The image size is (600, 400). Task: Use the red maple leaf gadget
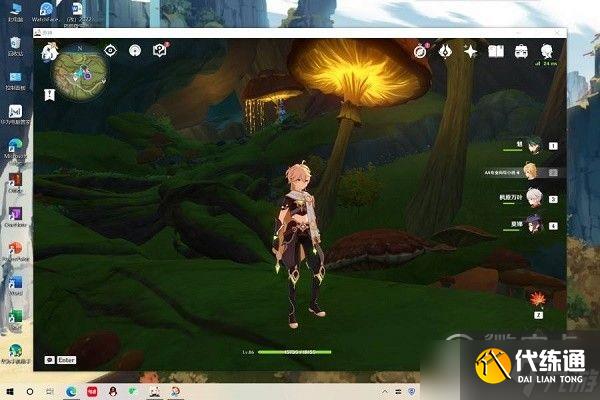pyautogui.click(x=538, y=298)
